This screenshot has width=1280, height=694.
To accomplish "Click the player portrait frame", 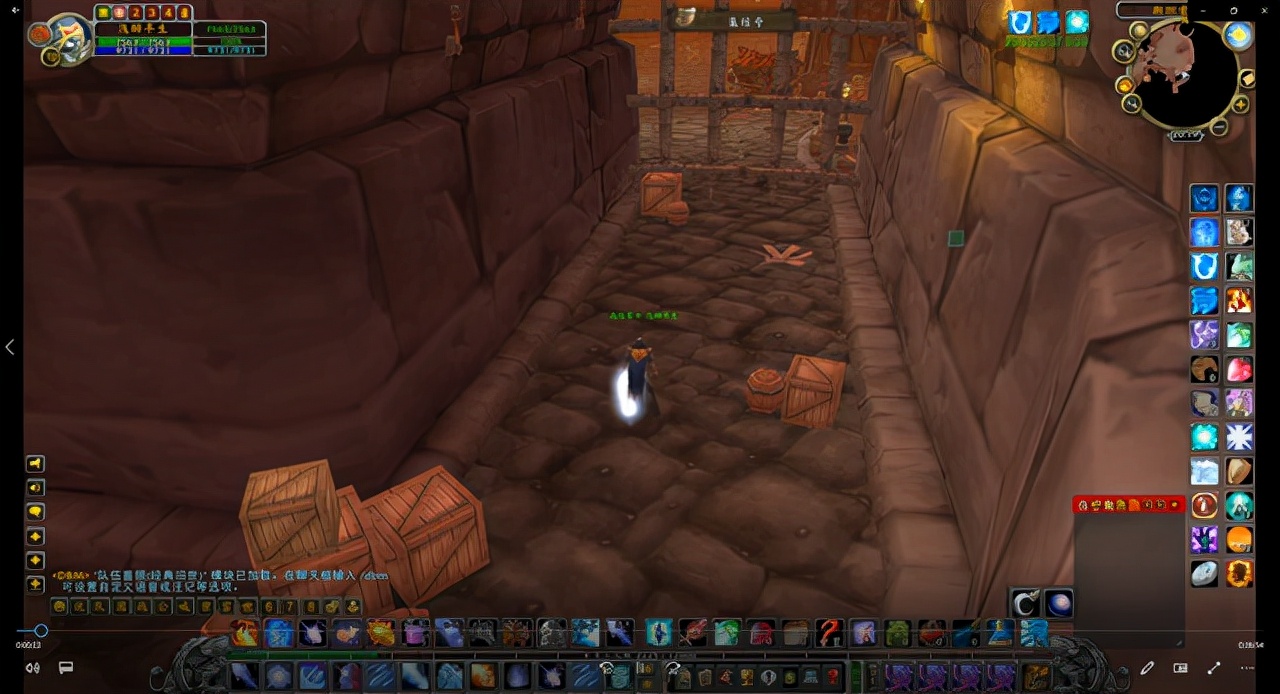I will coord(70,40).
